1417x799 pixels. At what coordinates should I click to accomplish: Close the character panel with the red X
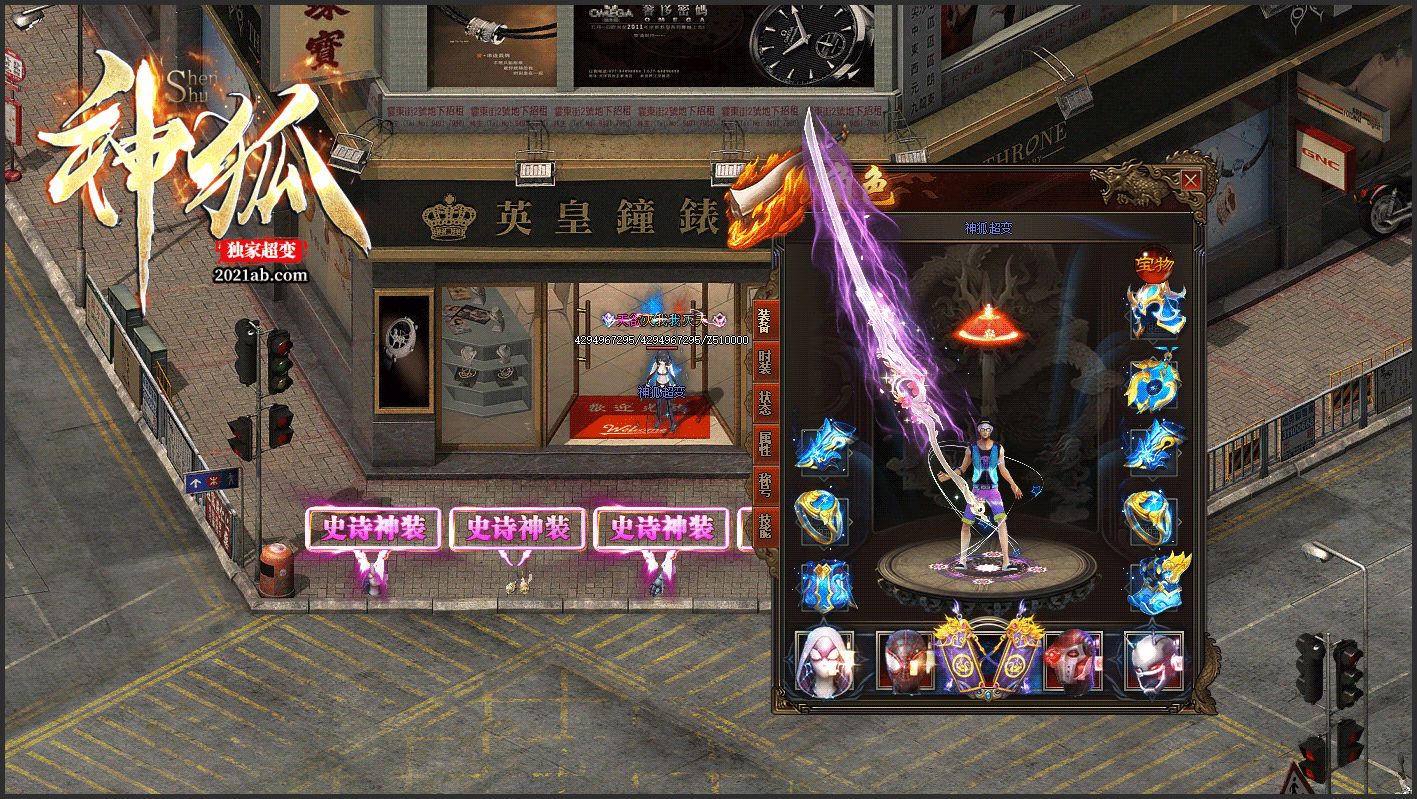point(1190,181)
